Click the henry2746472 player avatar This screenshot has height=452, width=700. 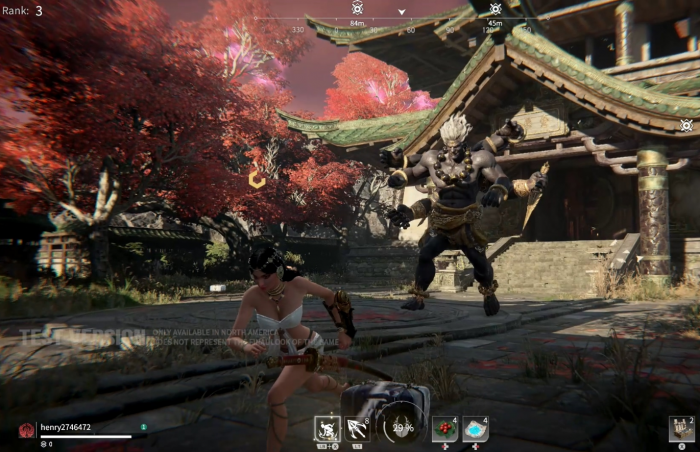point(26,430)
